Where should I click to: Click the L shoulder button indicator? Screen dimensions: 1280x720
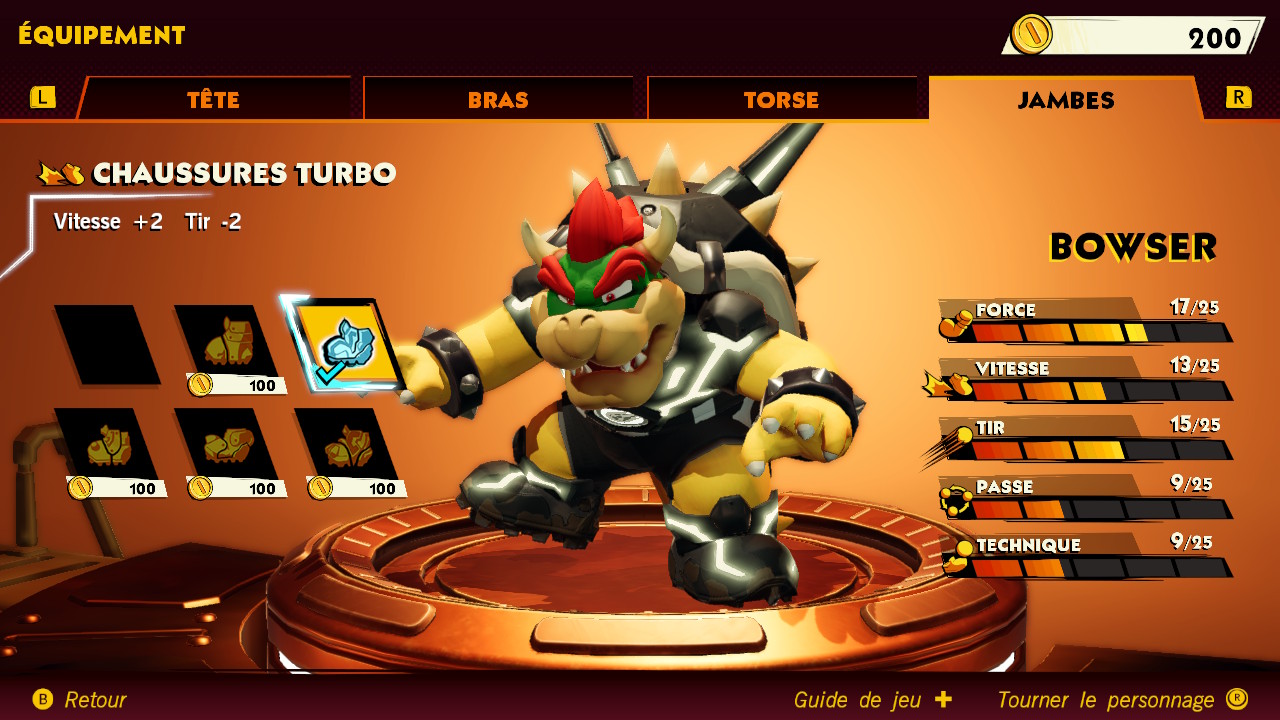tap(40, 98)
